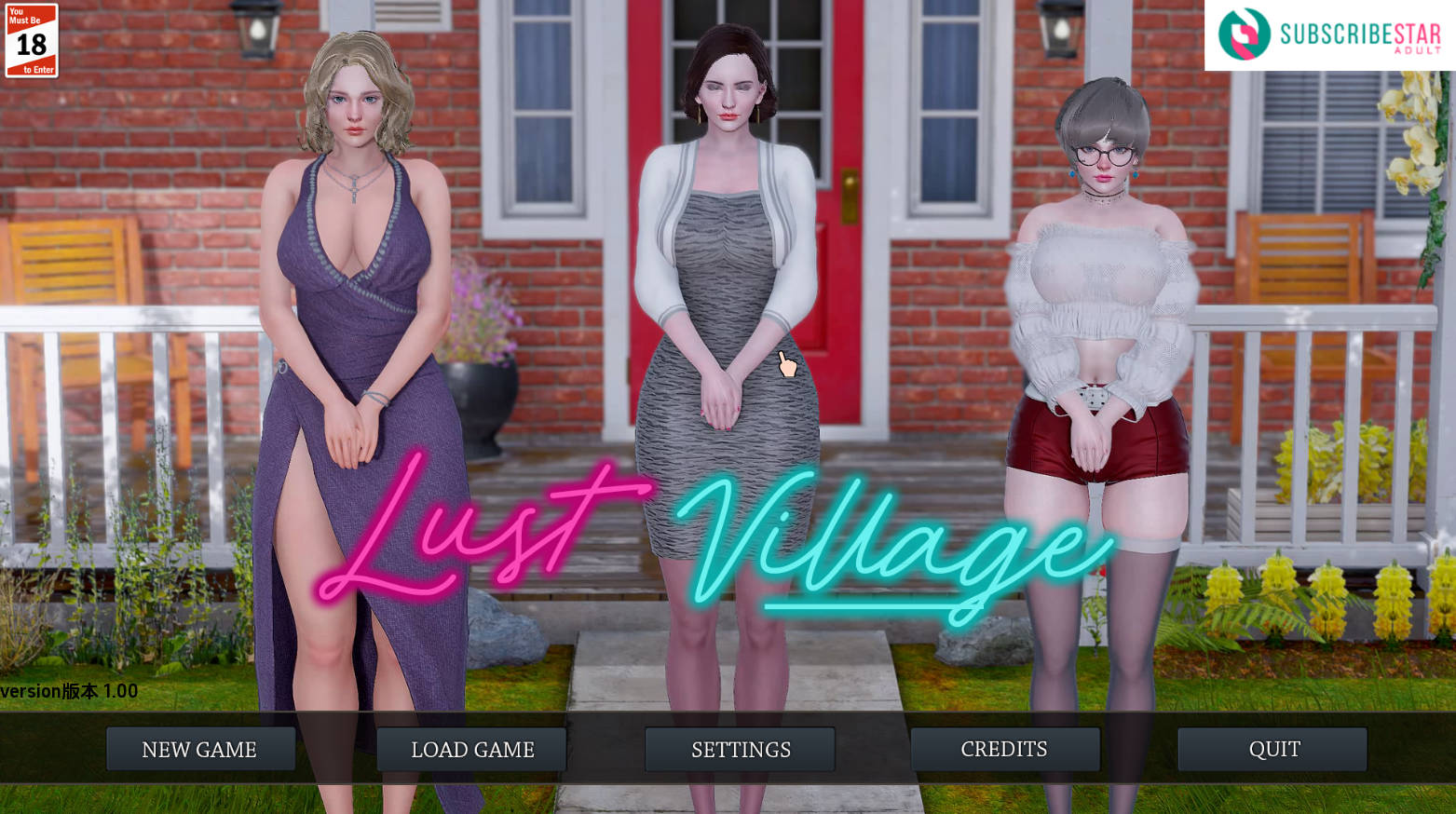Image resolution: width=1456 pixels, height=814 pixels.
Task: Click the hand cursor icon near the door
Action: [x=785, y=364]
